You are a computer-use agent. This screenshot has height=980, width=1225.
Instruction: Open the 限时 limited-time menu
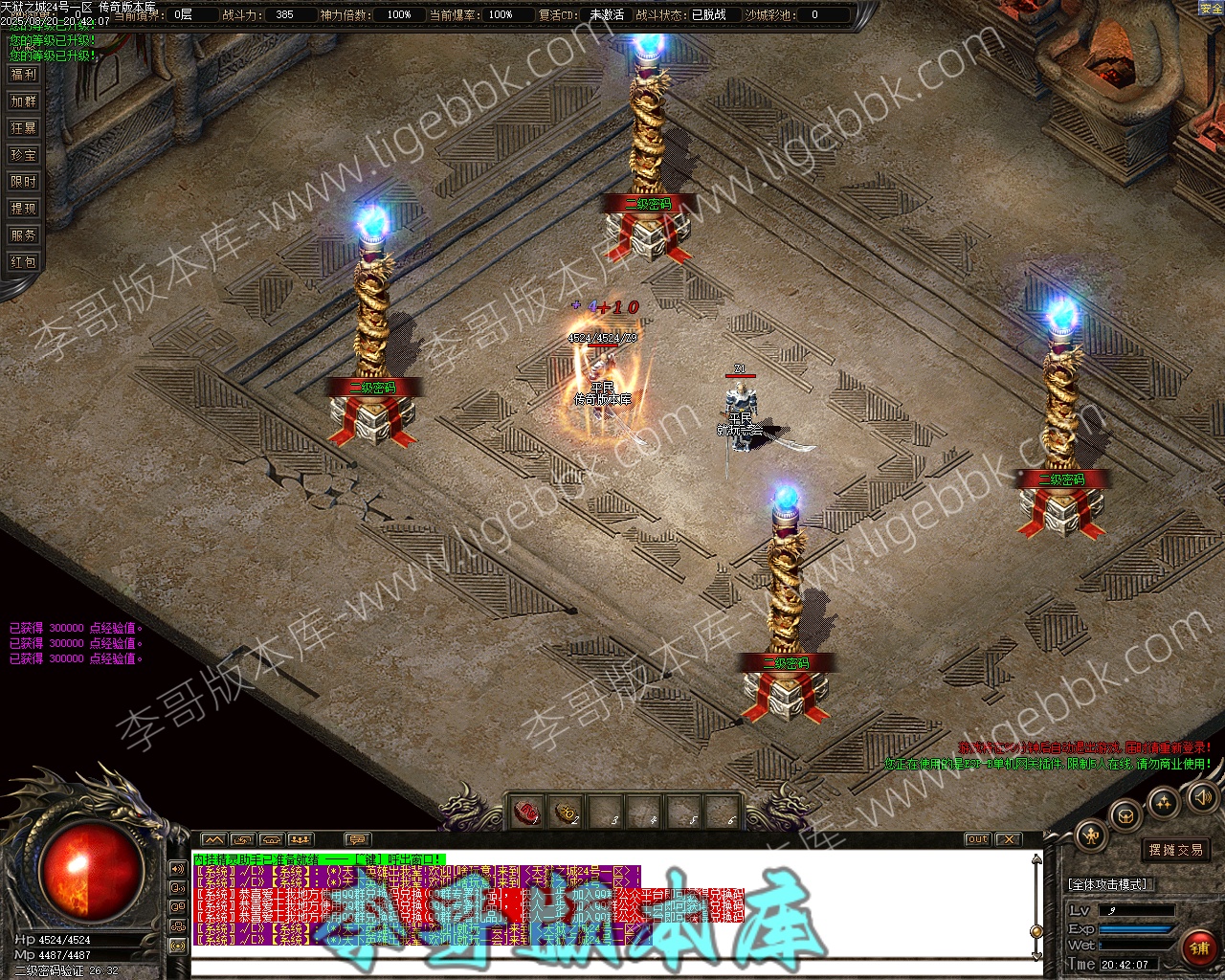click(x=23, y=182)
